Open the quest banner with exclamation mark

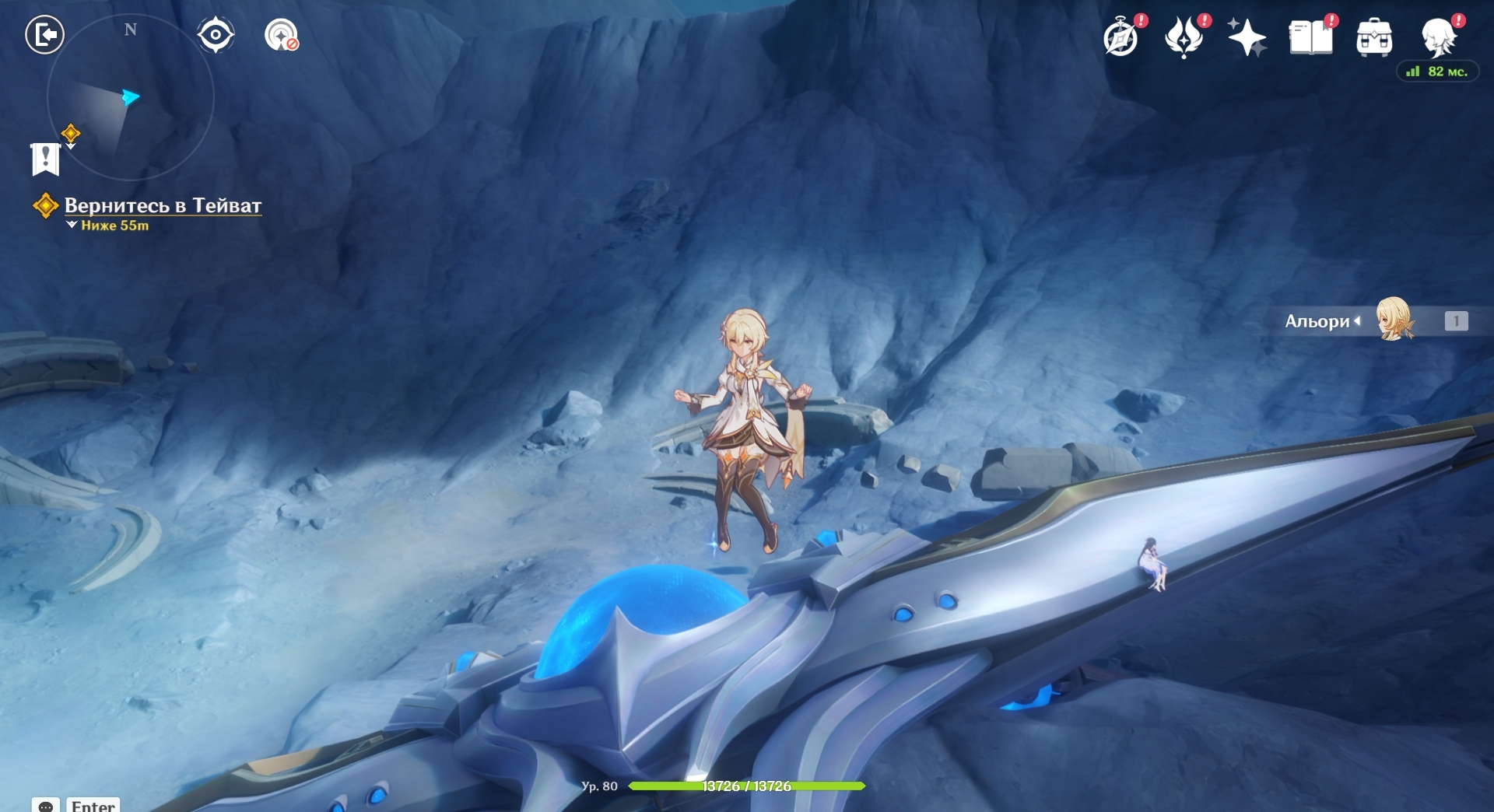click(x=45, y=159)
